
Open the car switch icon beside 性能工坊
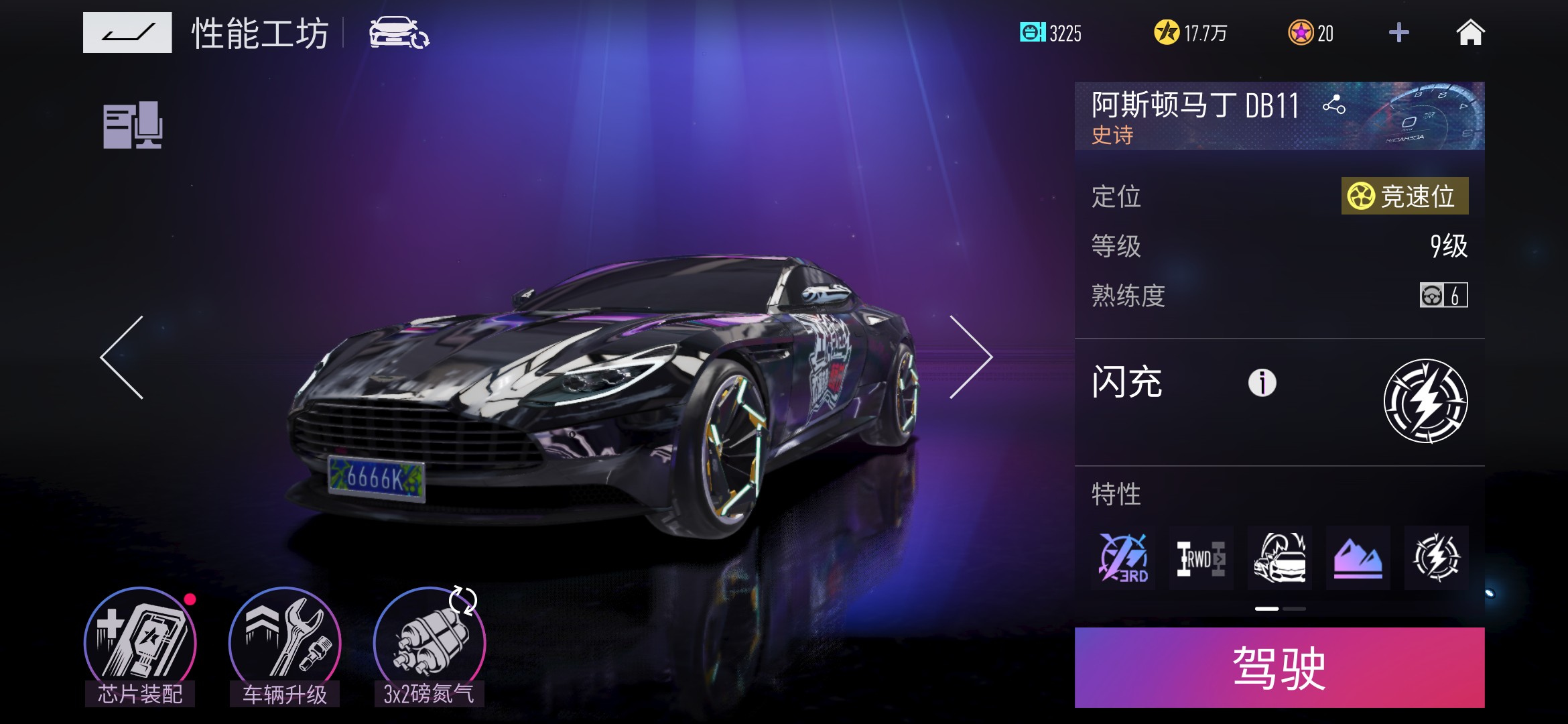399,33
